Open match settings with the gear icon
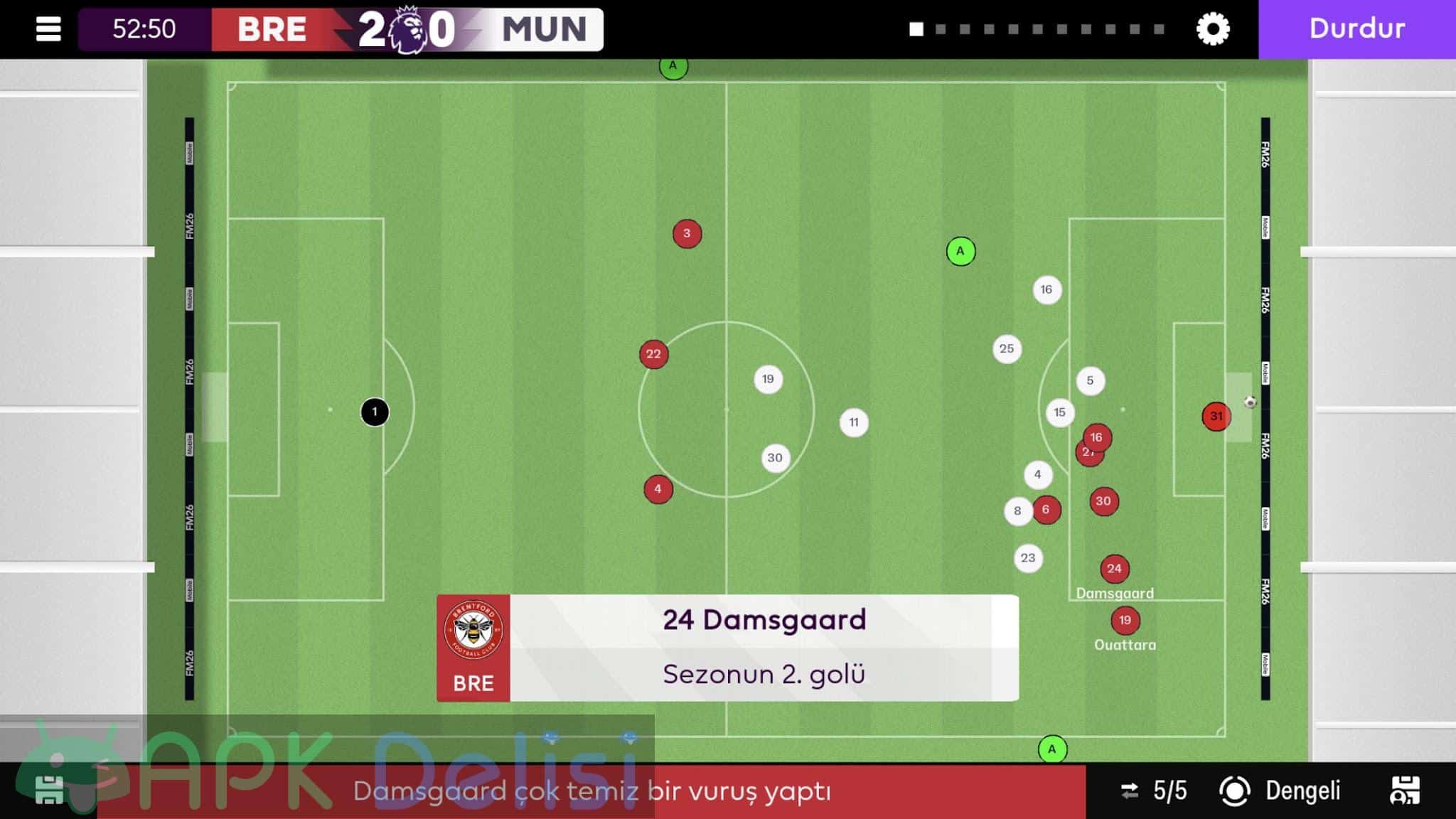The width and height of the screenshot is (1456, 819). 1213,29
